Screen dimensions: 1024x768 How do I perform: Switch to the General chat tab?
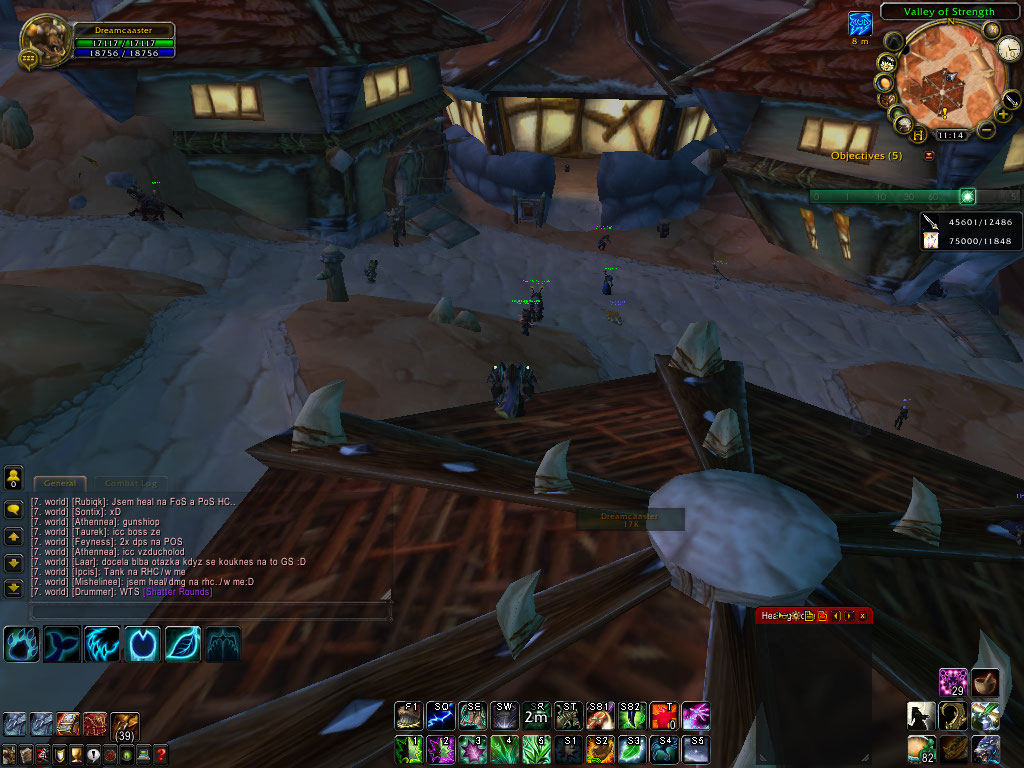59,483
